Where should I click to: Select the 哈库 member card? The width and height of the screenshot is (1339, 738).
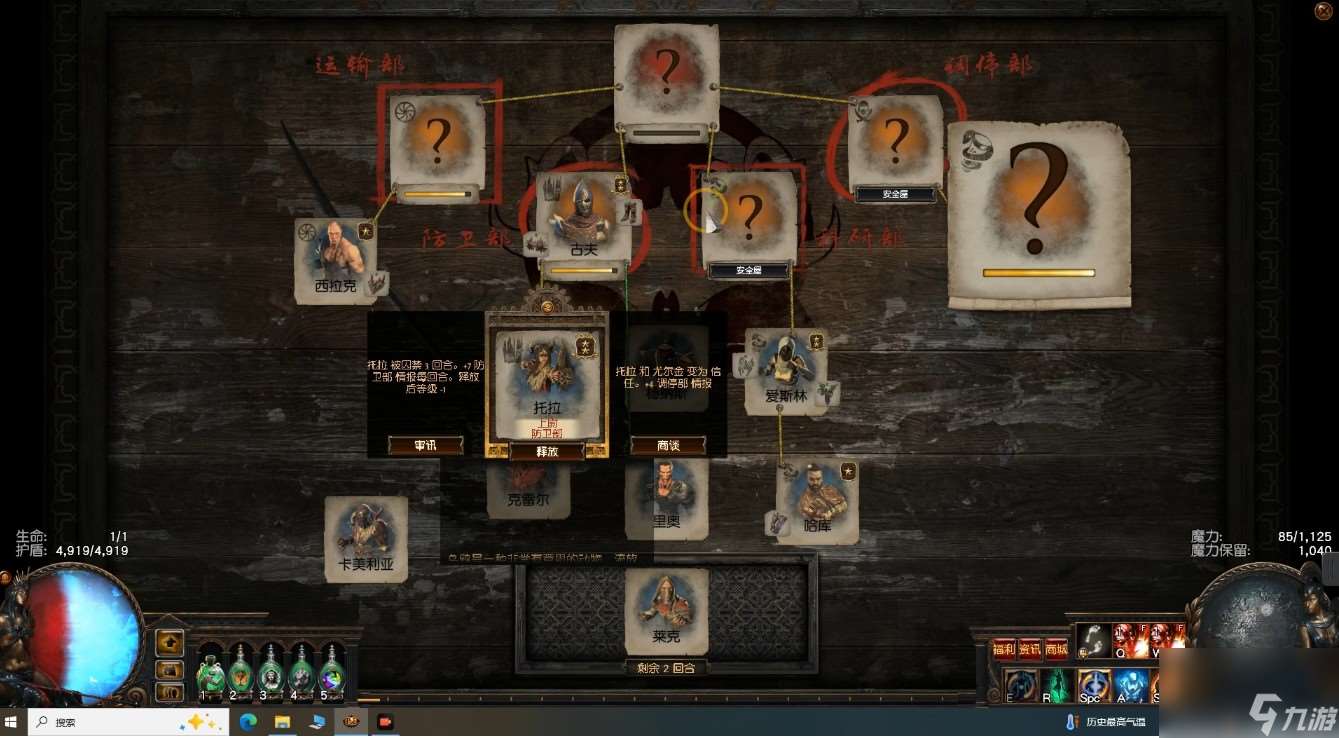coord(818,502)
